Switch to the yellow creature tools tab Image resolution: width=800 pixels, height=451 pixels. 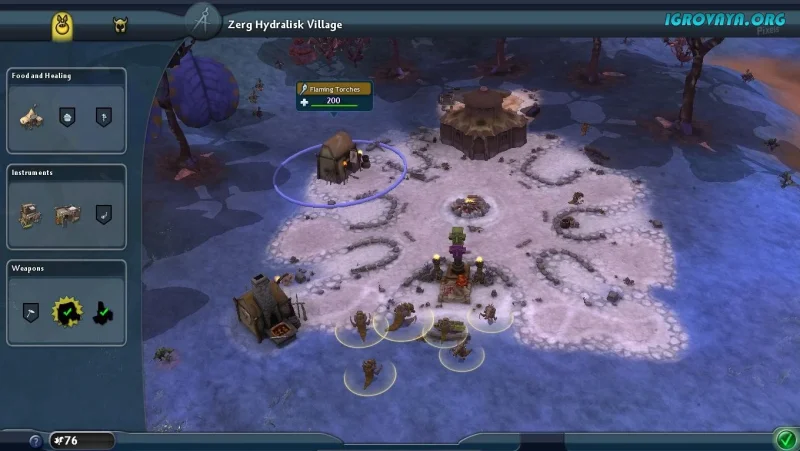click(x=66, y=27)
